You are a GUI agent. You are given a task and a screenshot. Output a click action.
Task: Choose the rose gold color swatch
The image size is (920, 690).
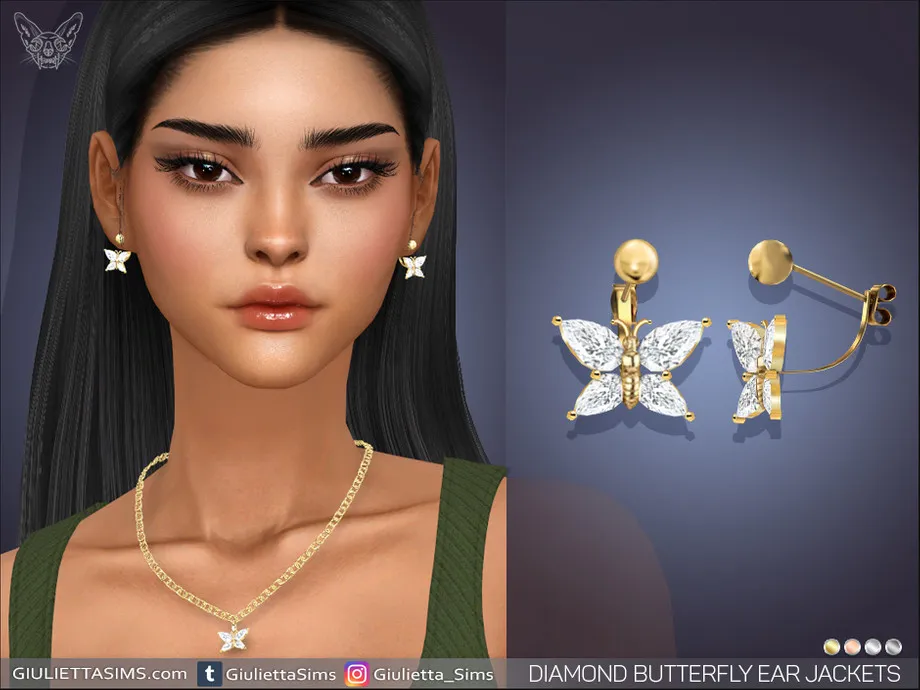[851, 646]
